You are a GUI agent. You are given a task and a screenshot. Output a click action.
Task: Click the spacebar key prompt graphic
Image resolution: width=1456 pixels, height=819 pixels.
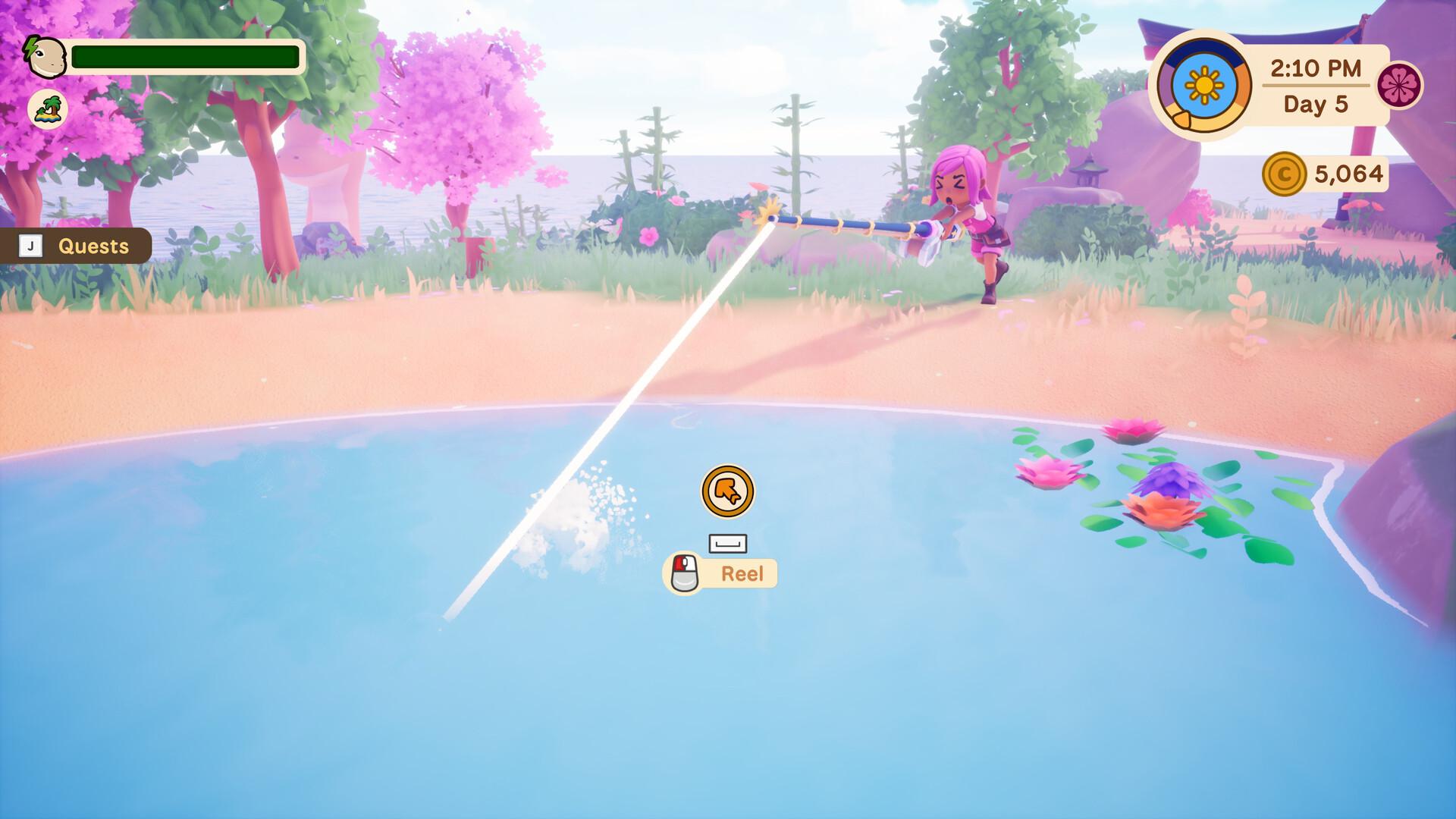click(x=727, y=541)
